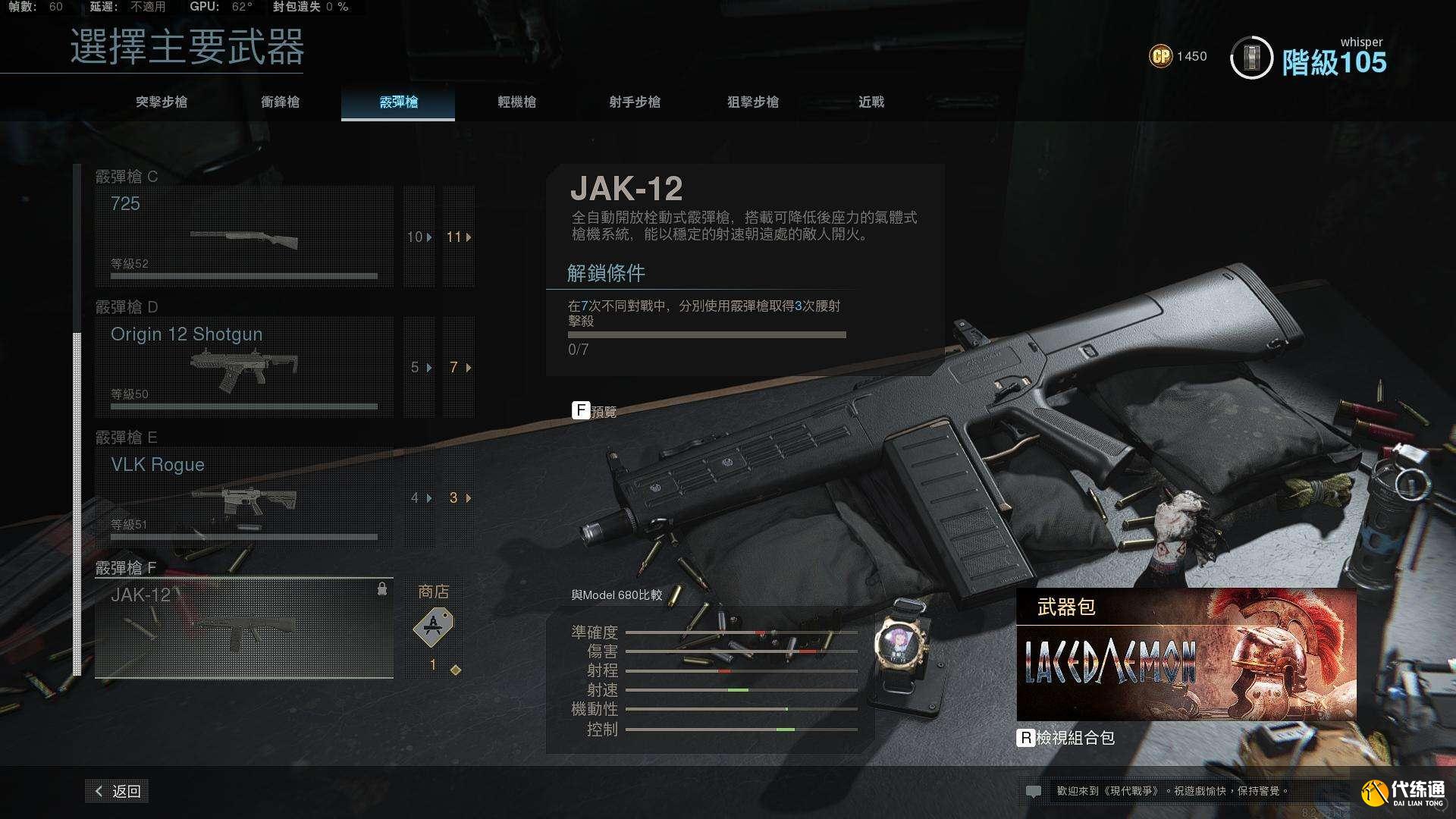Select the 衝鋒槍 weapon tab
Screen dimensions: 1456x819
281,102
